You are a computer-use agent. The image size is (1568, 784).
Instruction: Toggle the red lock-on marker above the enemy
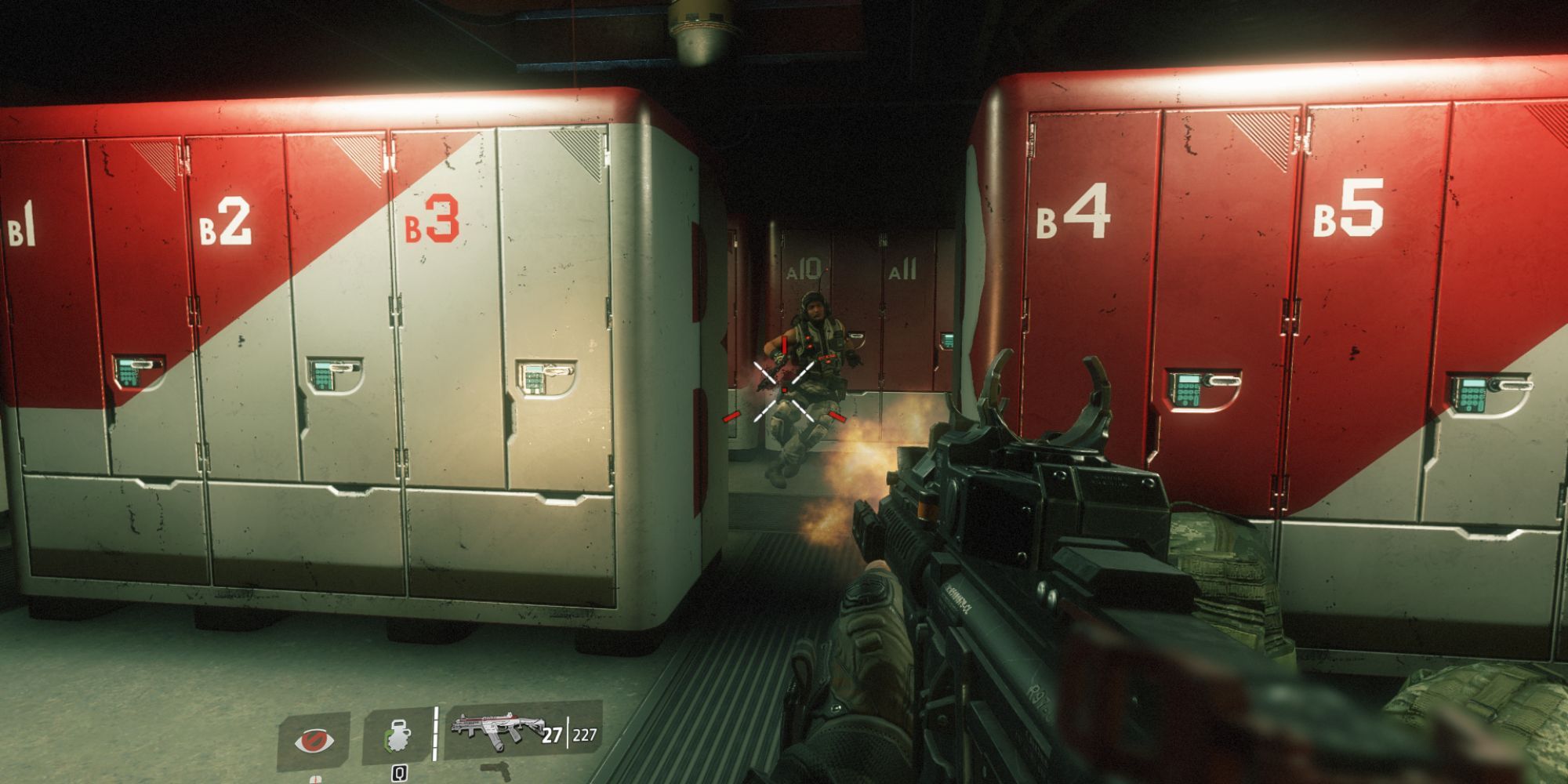coord(783,345)
